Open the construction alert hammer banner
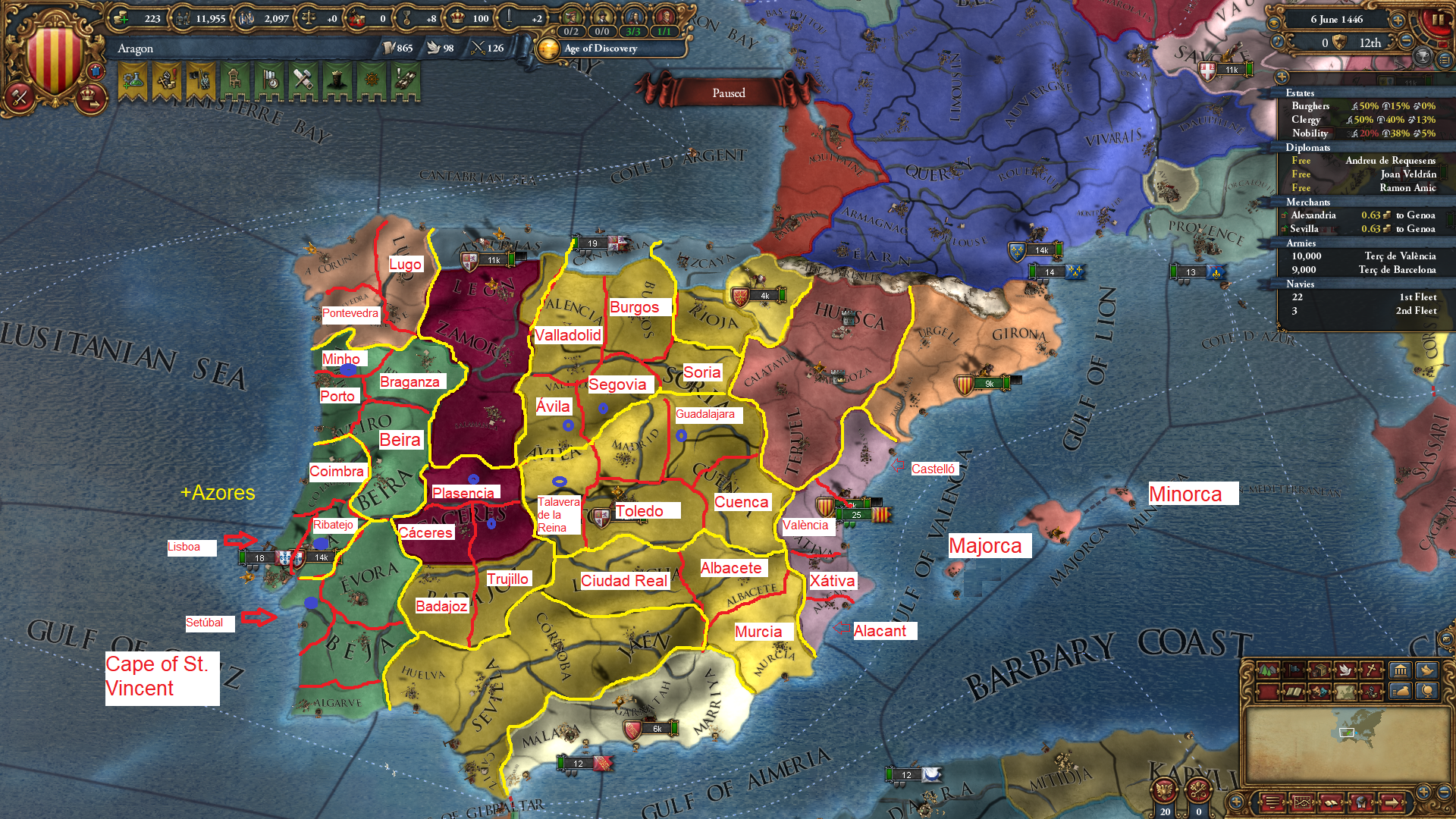This screenshot has height=819, width=1456. pos(303,78)
